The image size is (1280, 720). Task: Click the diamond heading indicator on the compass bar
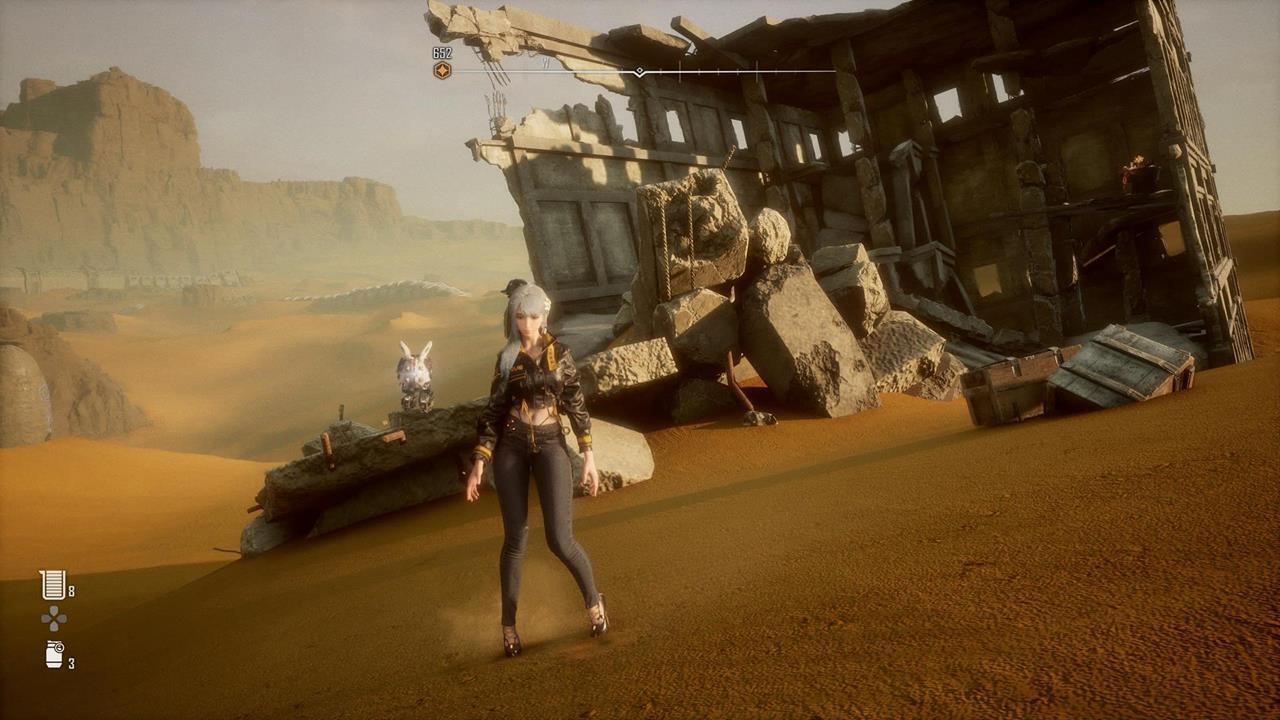639,72
